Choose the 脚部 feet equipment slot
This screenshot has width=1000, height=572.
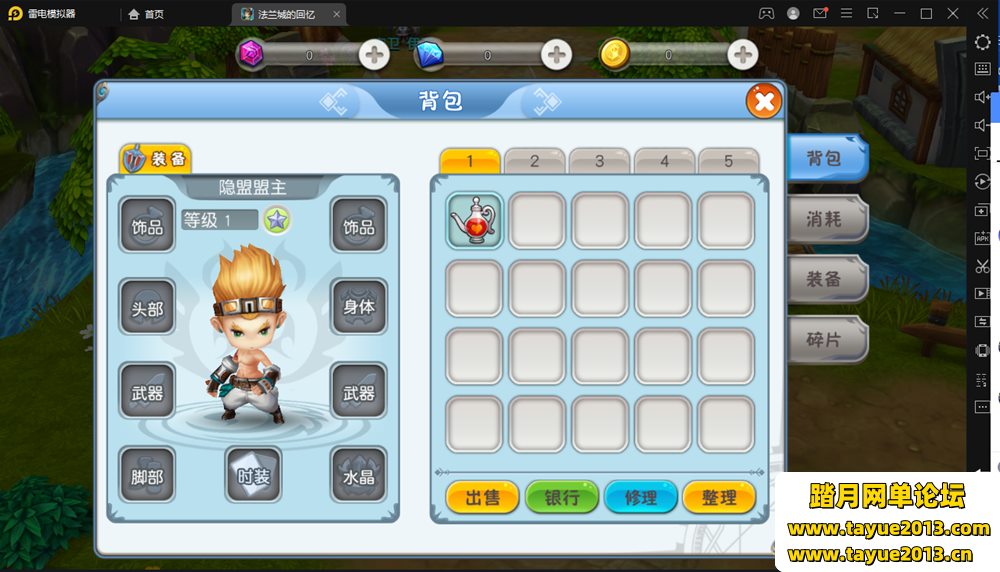[147, 476]
